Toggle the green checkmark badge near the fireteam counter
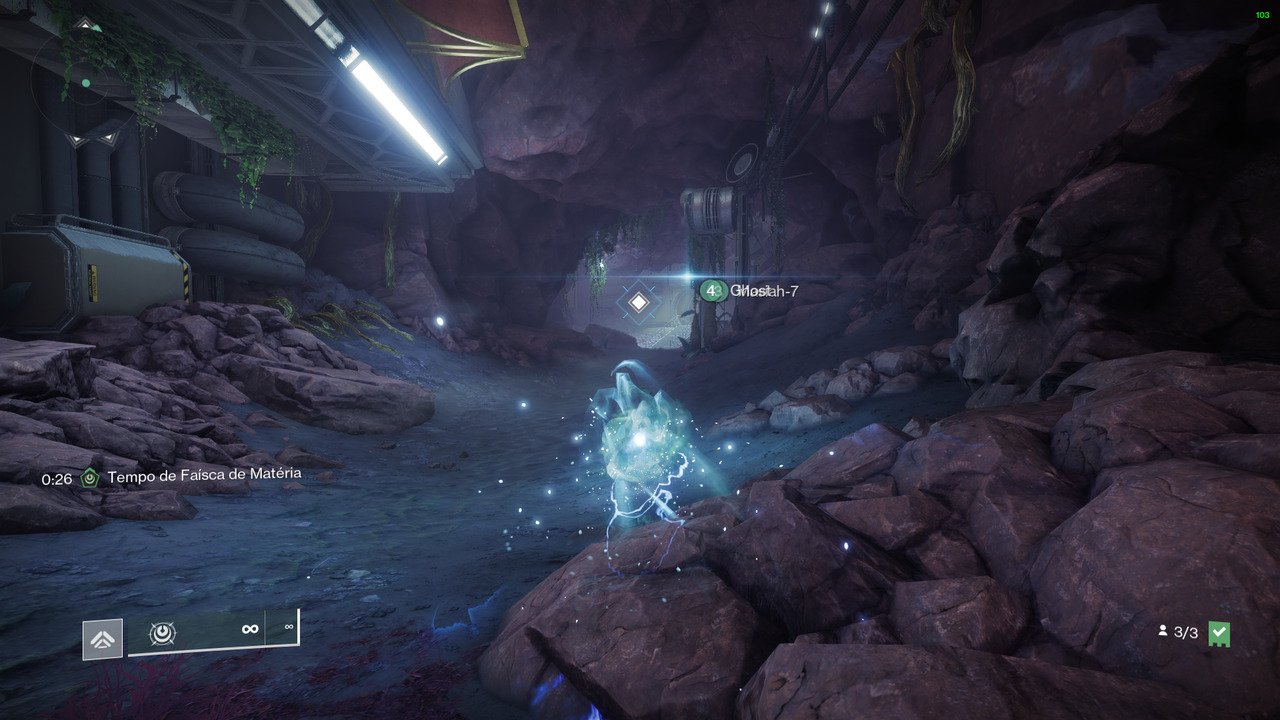Viewport: 1280px width, 720px height. point(1221,631)
